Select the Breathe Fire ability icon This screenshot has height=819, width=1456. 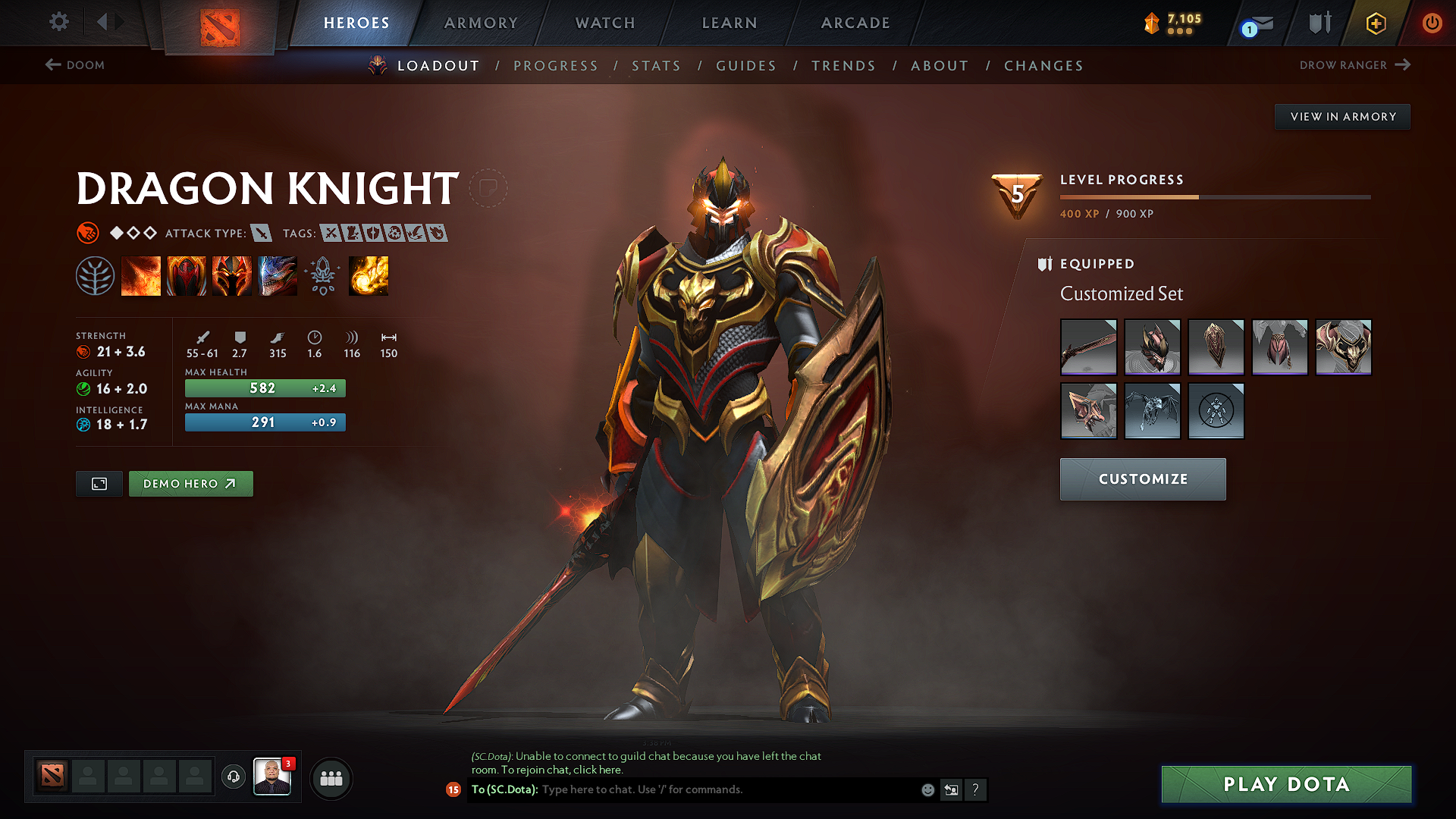141,275
